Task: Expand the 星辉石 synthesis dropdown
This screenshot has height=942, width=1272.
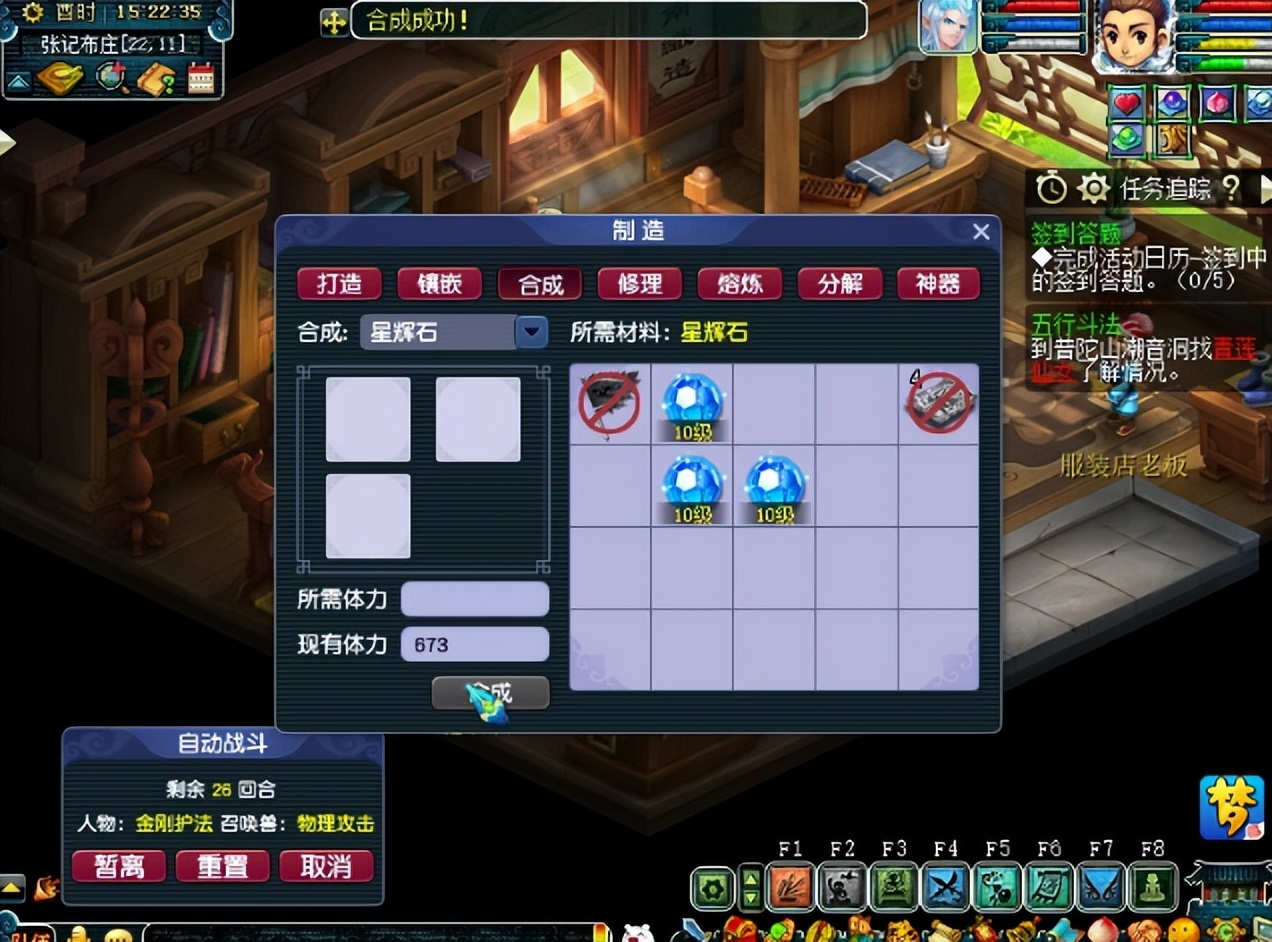Action: click(x=532, y=332)
